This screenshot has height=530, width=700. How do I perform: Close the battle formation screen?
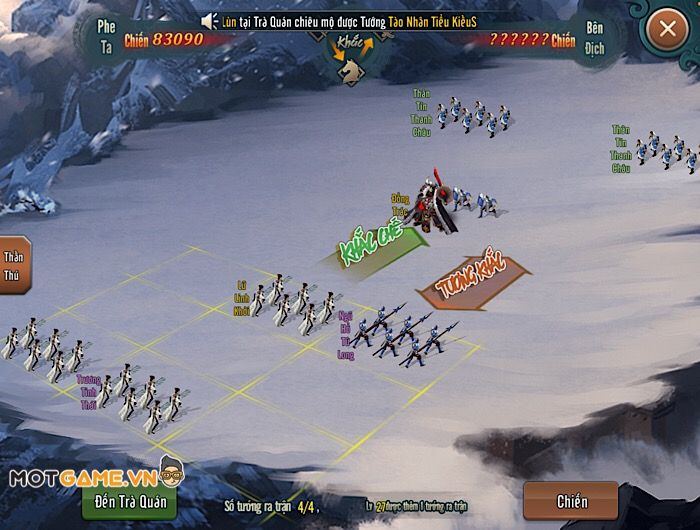point(667,29)
